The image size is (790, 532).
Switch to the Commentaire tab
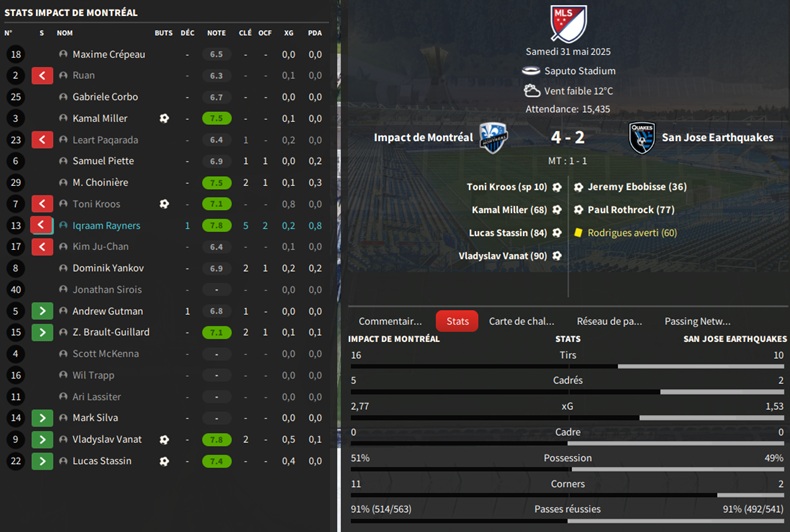click(390, 321)
